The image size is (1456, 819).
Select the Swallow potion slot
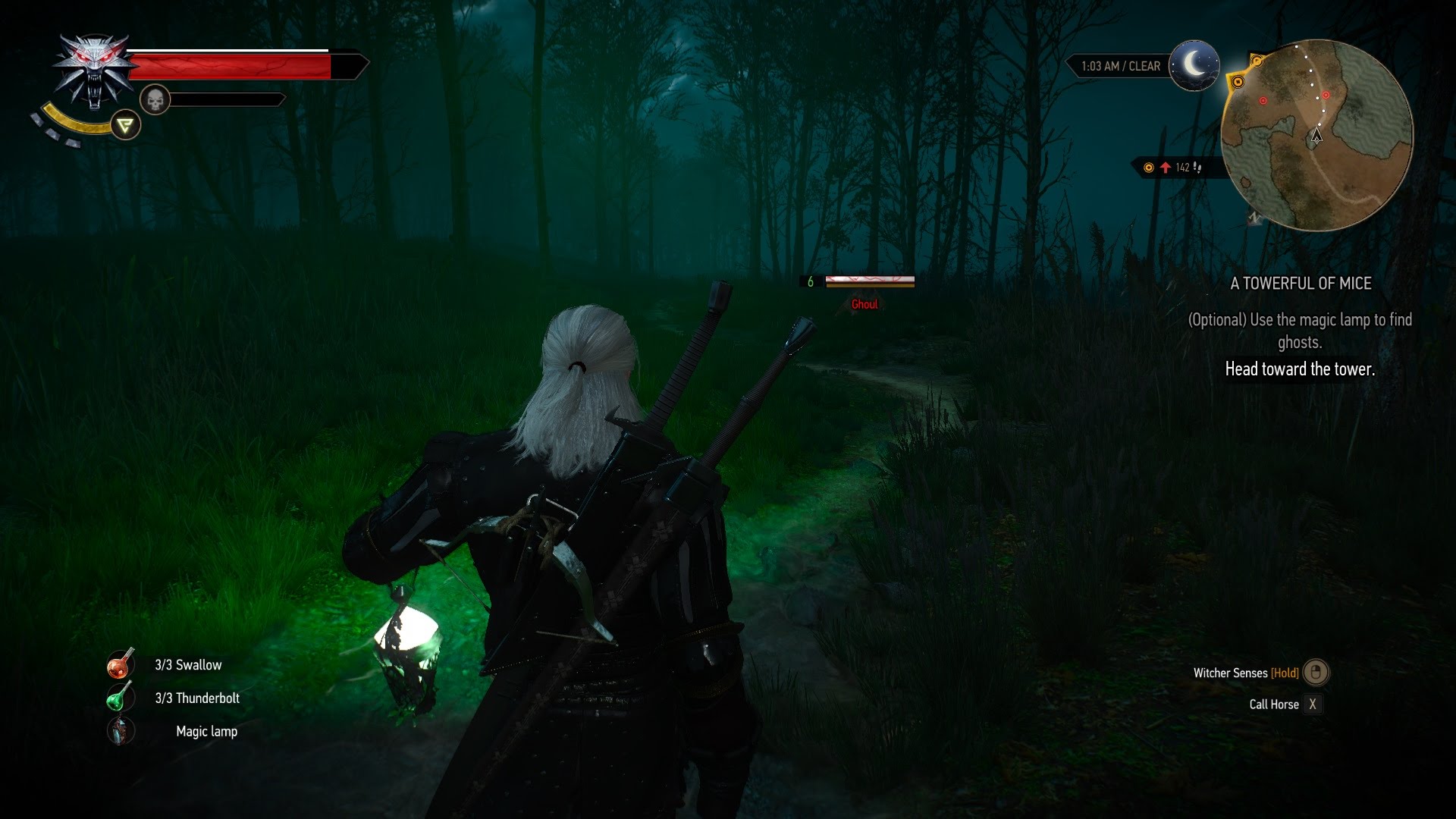[120, 665]
